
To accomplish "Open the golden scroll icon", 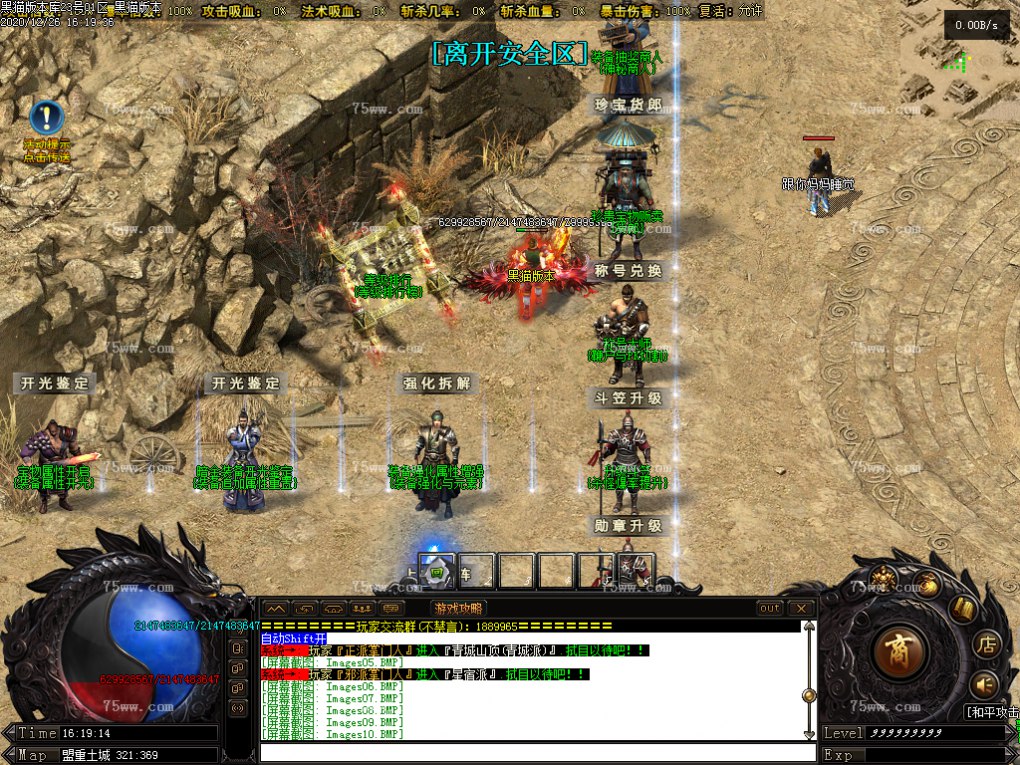I will (x=962, y=607).
